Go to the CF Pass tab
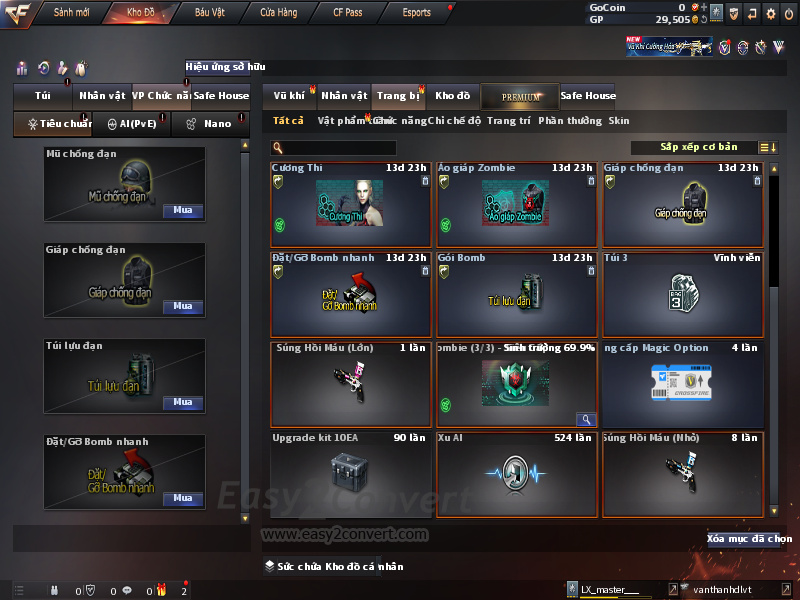Screen dimensions: 800x600 click(x=350, y=13)
